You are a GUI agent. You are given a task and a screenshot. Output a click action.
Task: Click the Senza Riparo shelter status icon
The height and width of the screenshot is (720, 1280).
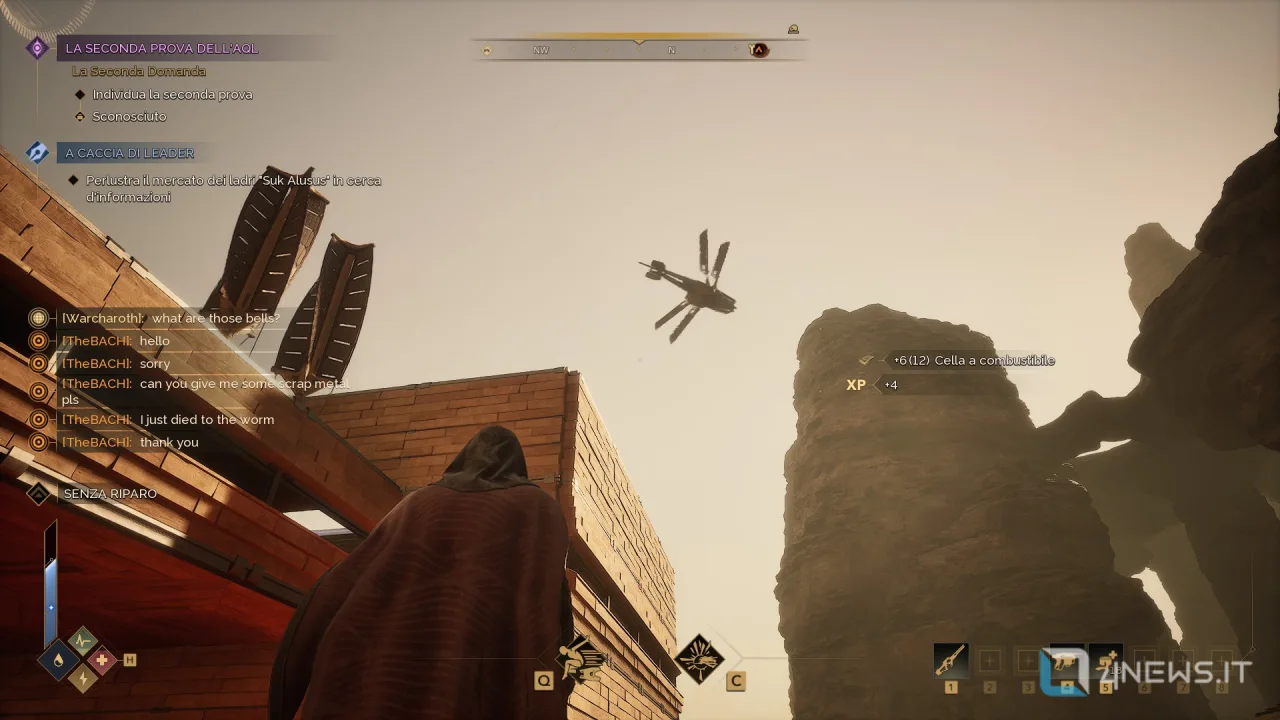(38, 494)
